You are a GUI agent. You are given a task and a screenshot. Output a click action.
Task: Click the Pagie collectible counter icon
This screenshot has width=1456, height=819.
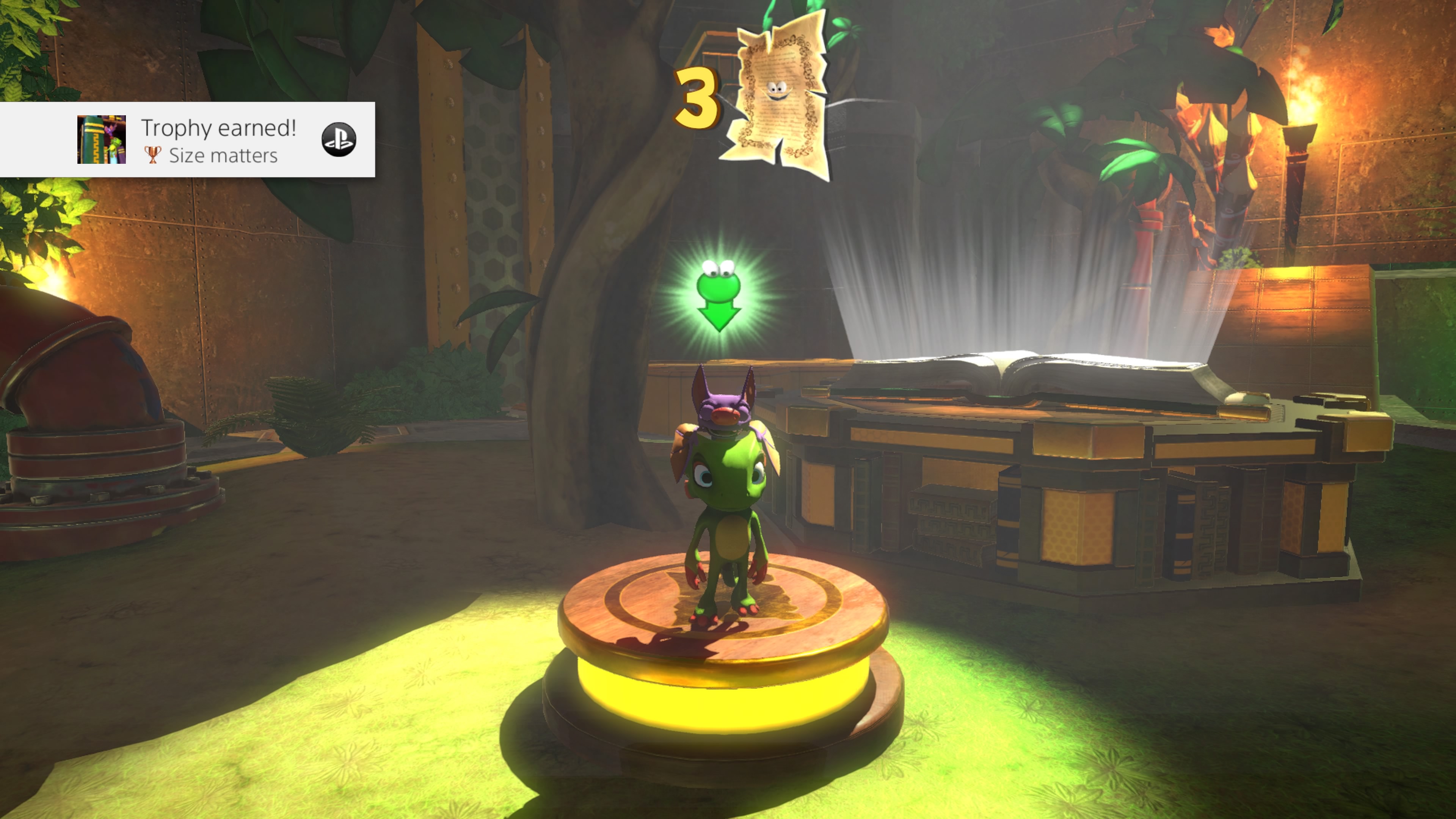775,96
